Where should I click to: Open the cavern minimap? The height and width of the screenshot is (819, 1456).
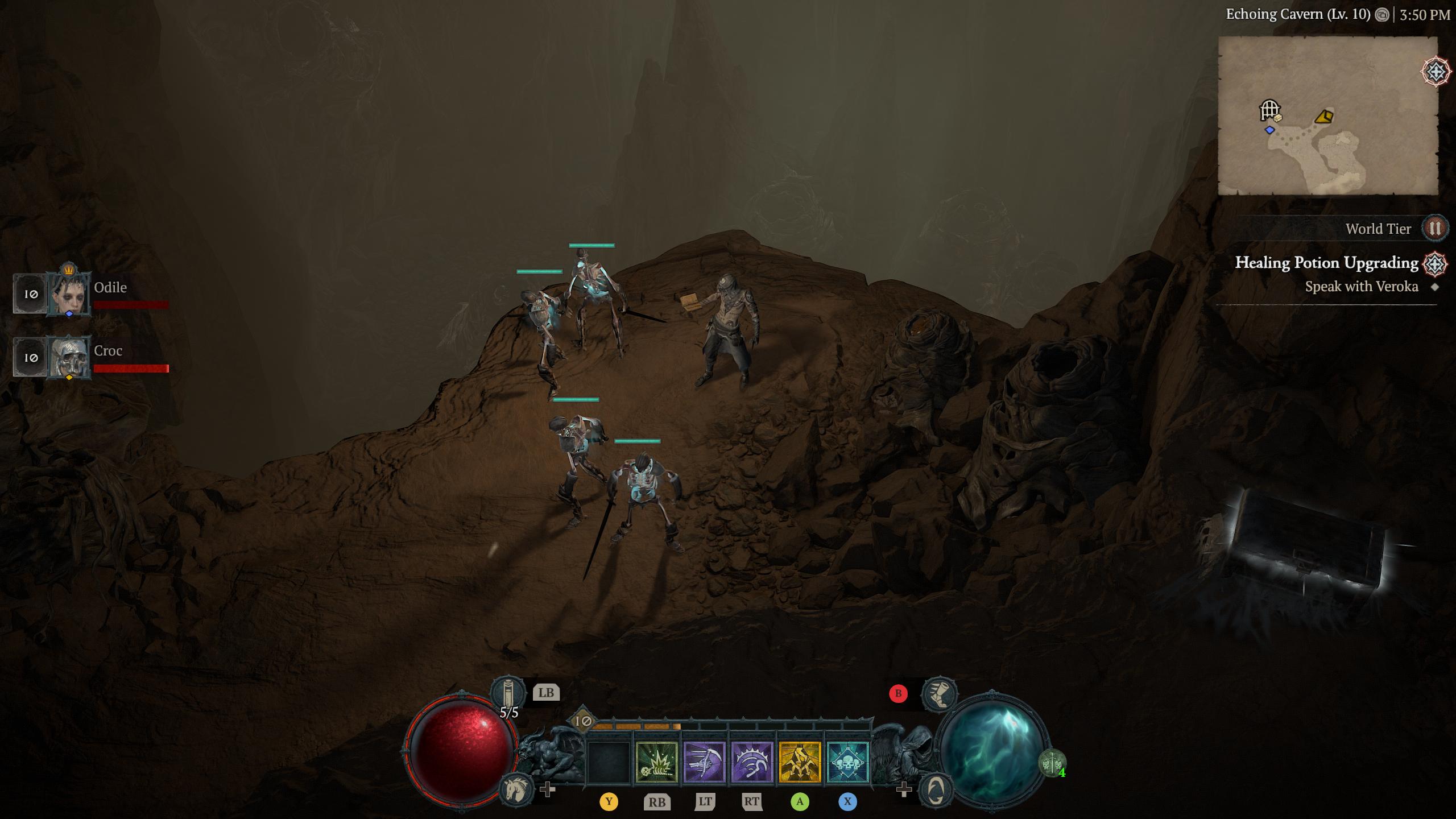pyautogui.click(x=1327, y=115)
